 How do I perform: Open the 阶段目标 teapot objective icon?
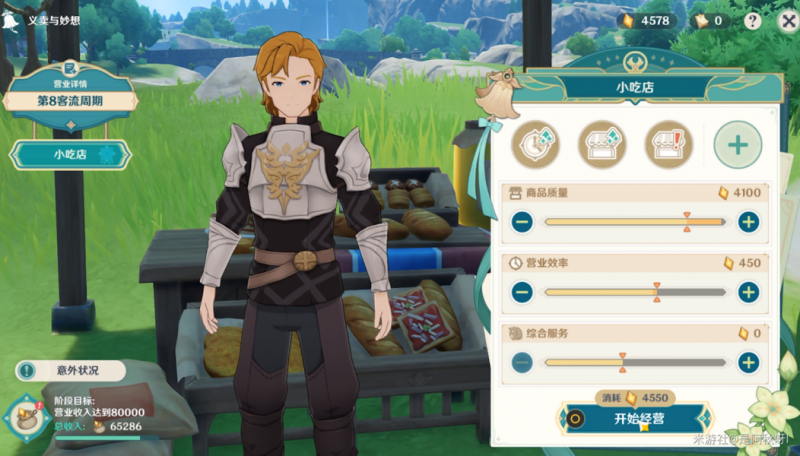(25, 415)
